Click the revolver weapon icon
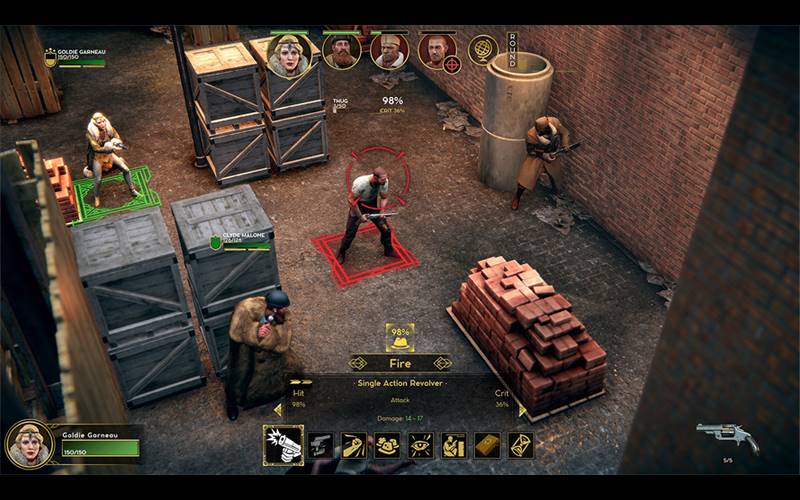This screenshot has height=500, width=800. [727, 436]
